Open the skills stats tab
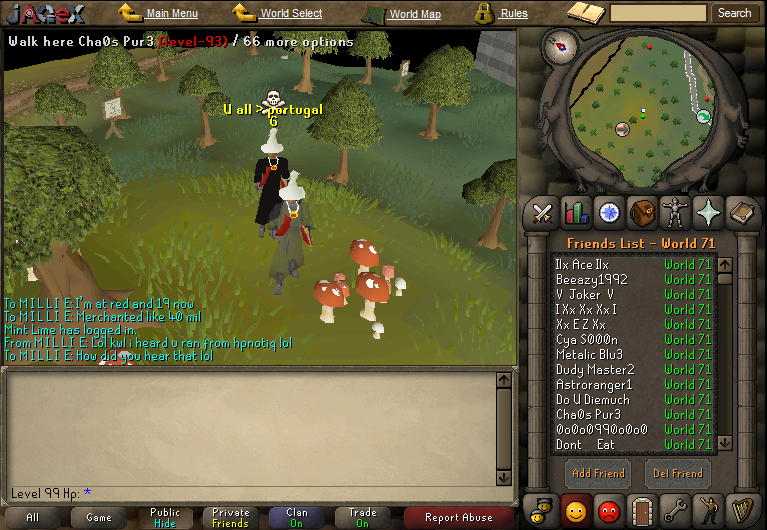This screenshot has height=530, width=767. pos(576,212)
